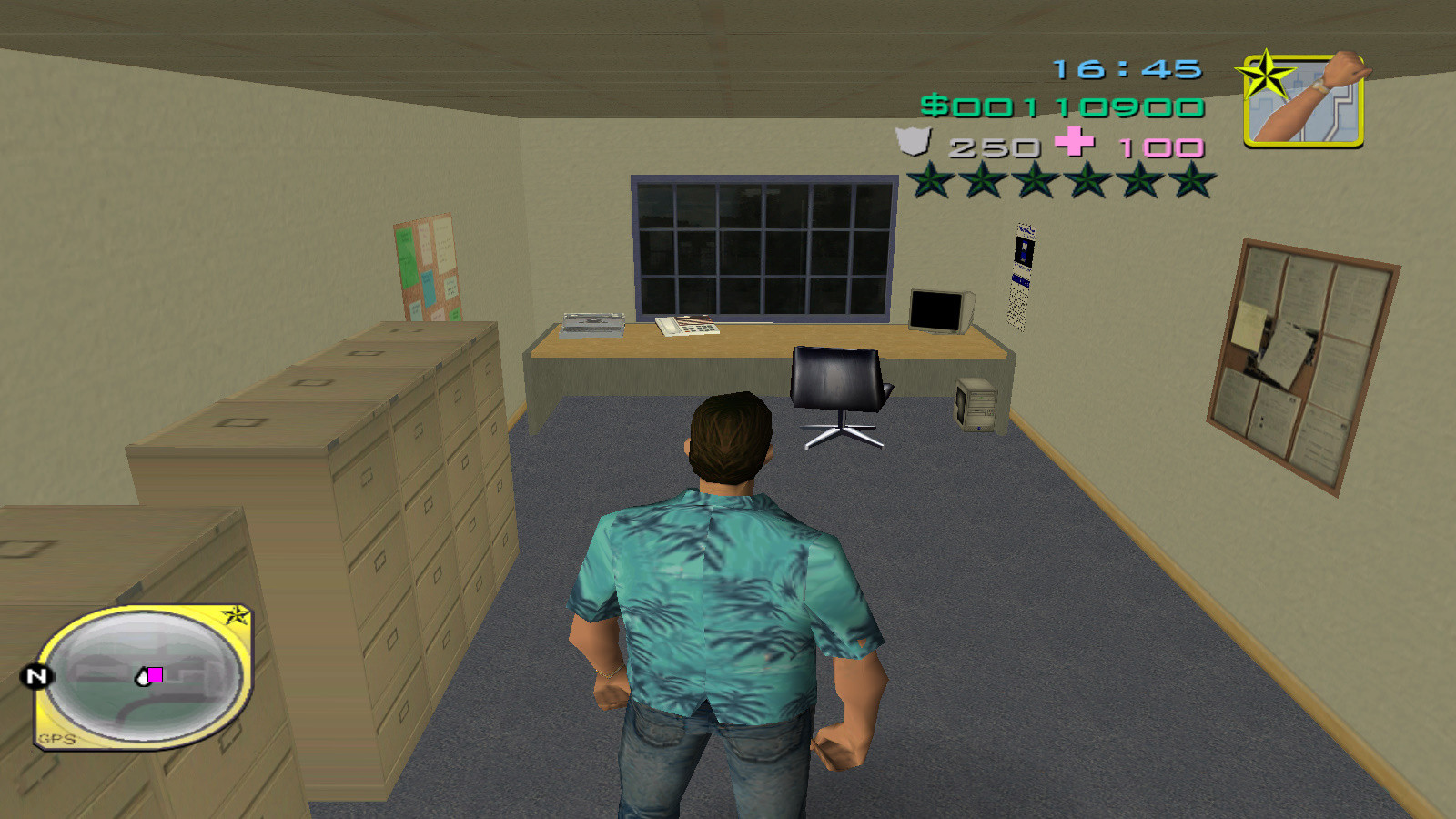Click the PC tower under the desk
Screen dimensions: 1456x819
click(x=975, y=405)
